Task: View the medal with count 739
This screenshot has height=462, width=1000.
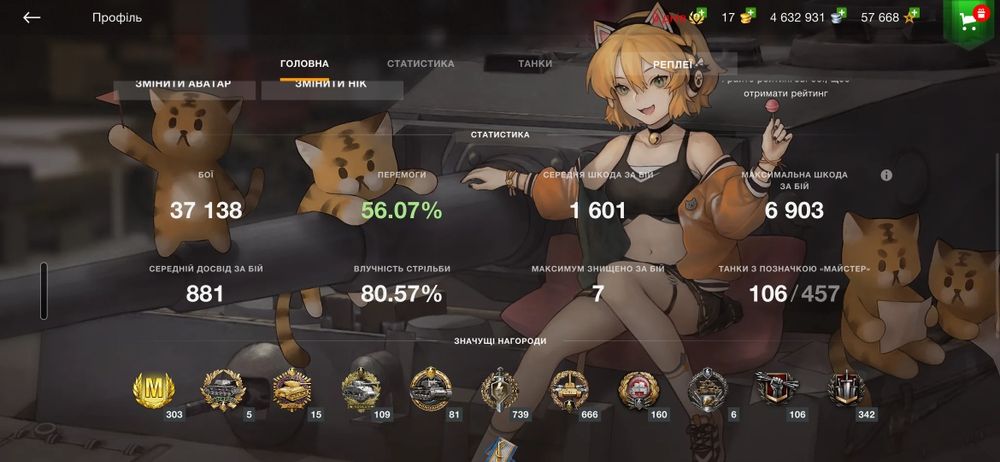Action: (500, 389)
